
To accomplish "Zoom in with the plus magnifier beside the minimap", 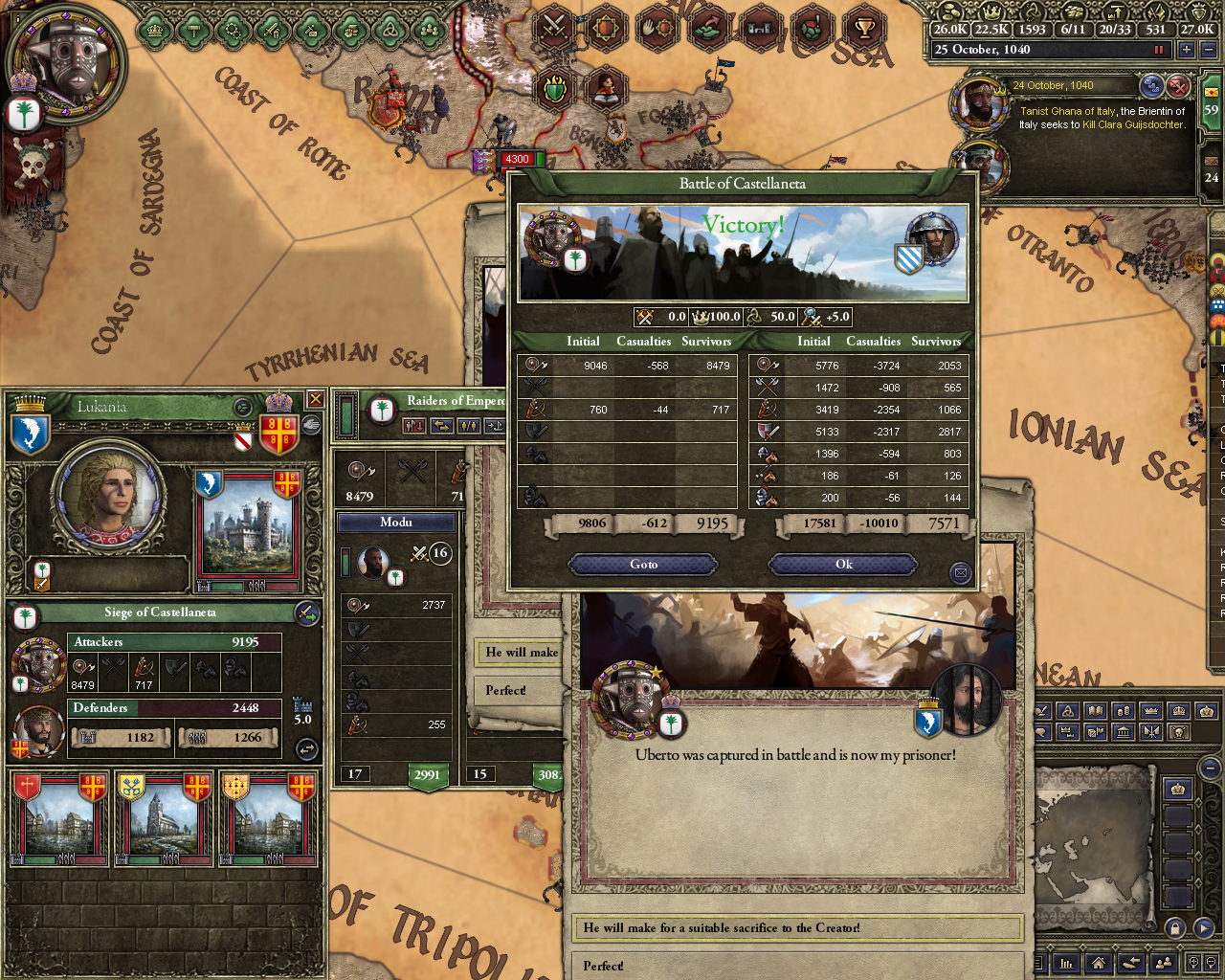I will pos(1193,963).
